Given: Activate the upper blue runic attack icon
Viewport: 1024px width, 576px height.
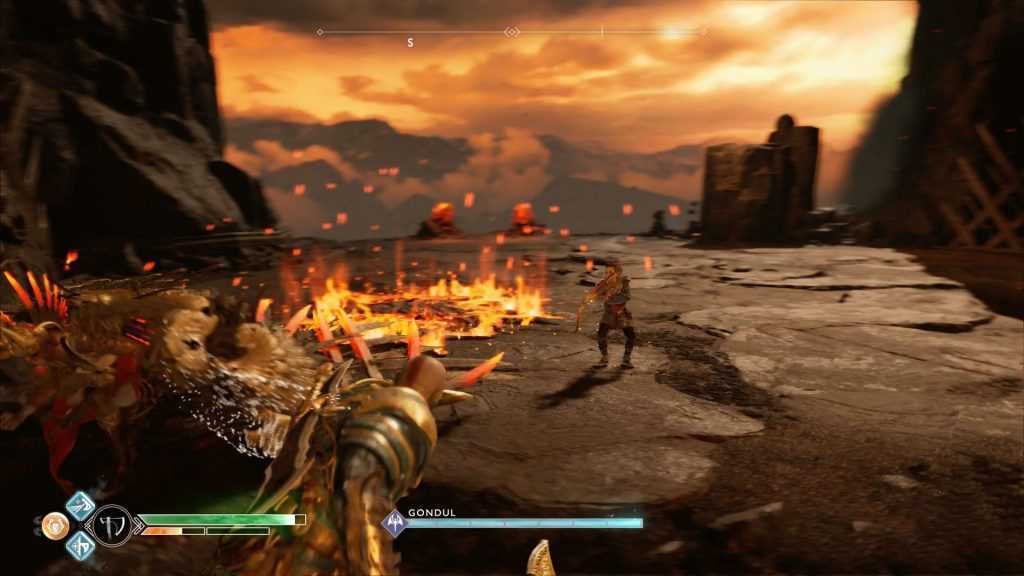Looking at the screenshot, I should (80, 505).
